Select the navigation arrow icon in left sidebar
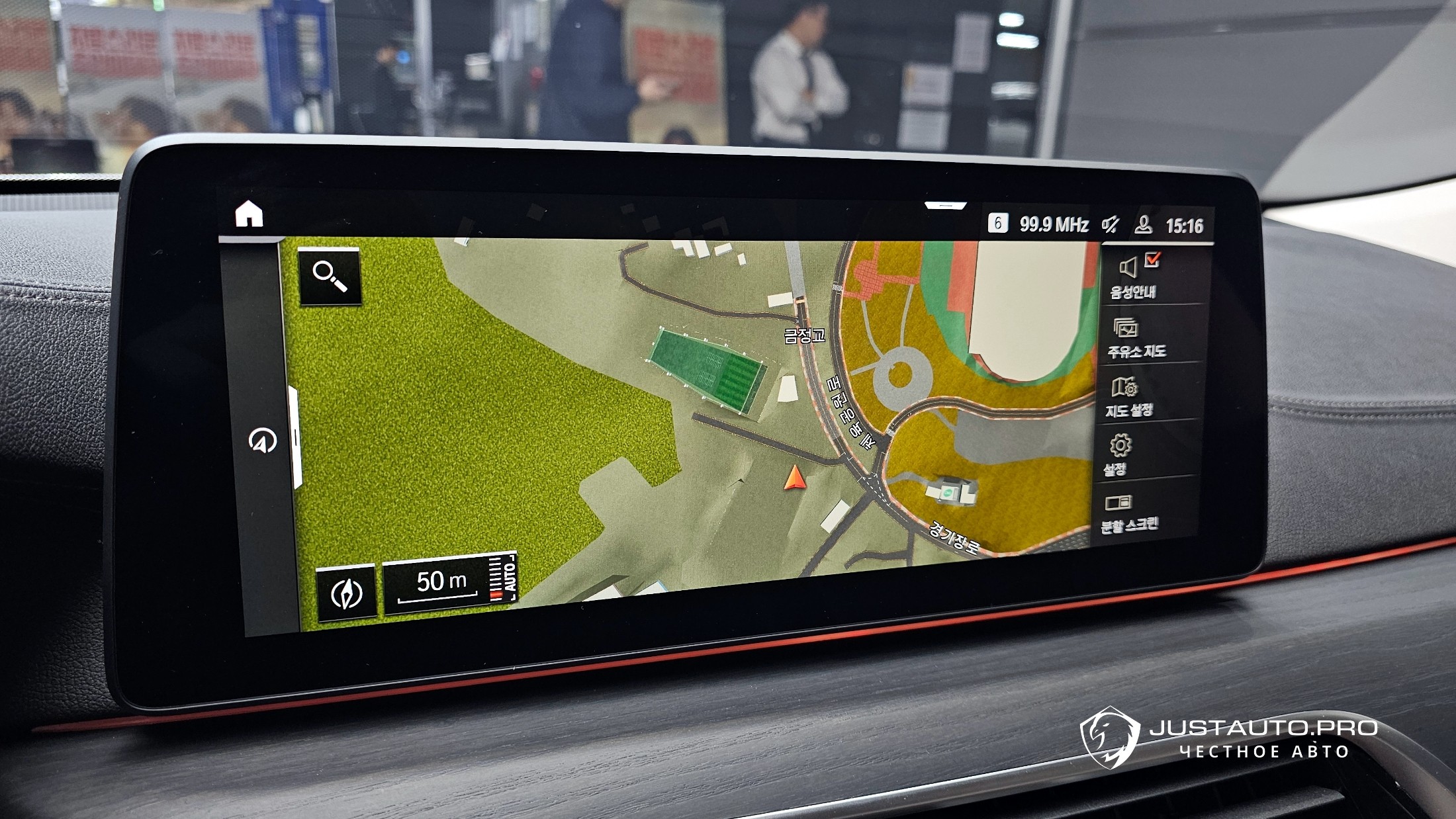The image size is (1456, 819). pyautogui.click(x=262, y=441)
